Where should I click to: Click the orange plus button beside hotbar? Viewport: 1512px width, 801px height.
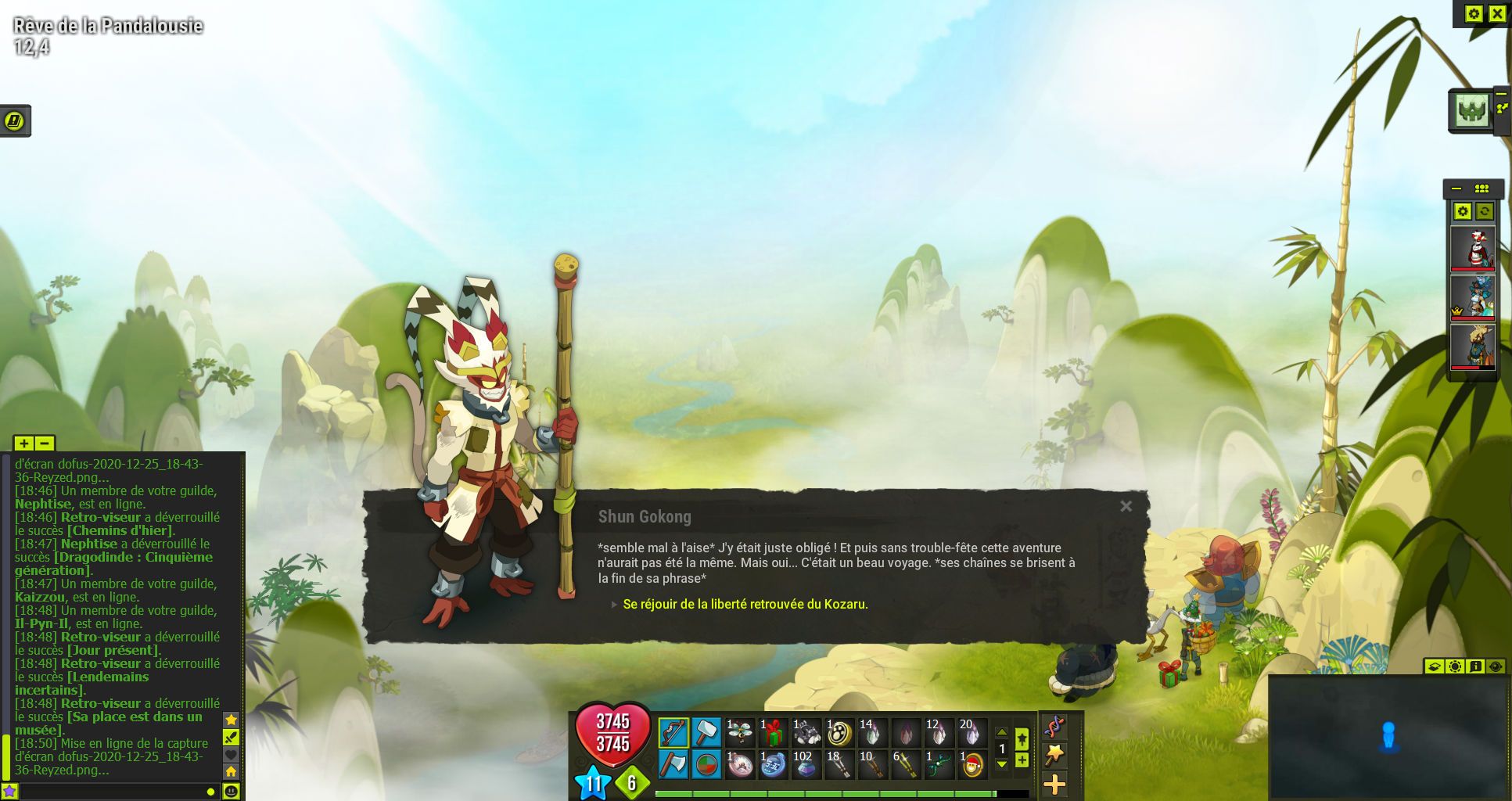pos(1054,784)
